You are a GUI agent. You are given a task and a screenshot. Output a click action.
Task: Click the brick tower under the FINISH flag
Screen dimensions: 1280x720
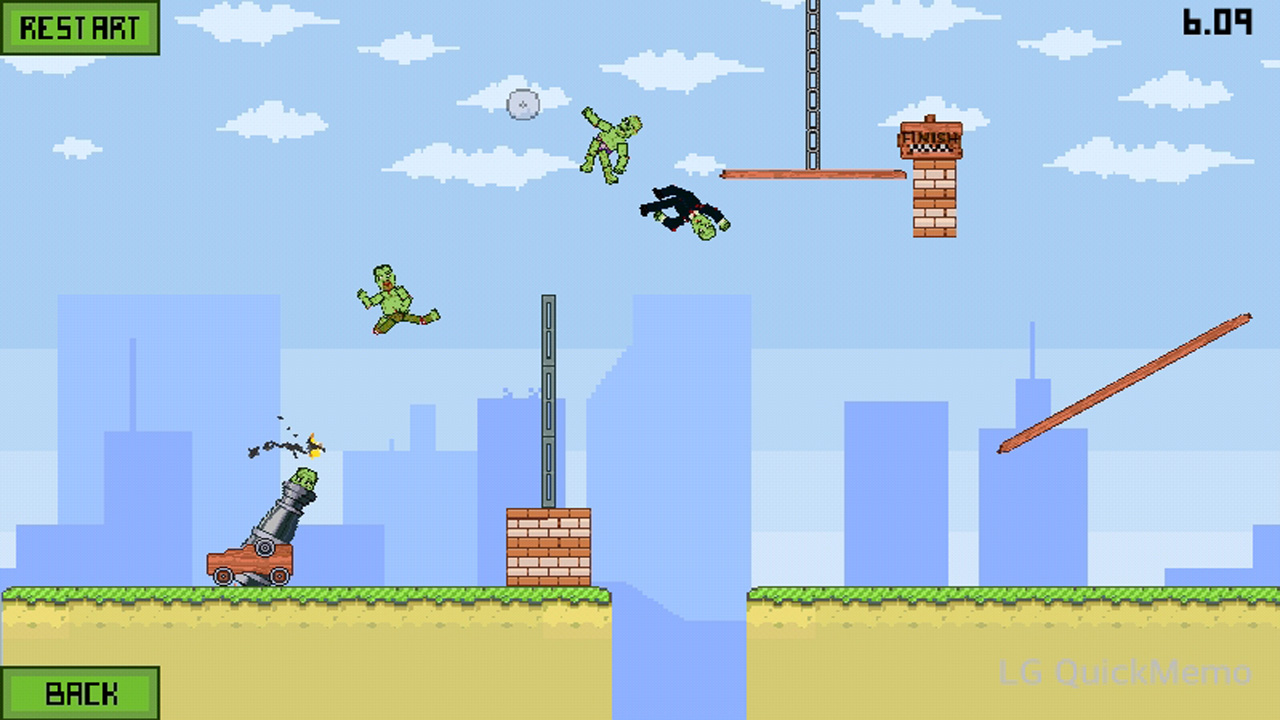[933, 200]
